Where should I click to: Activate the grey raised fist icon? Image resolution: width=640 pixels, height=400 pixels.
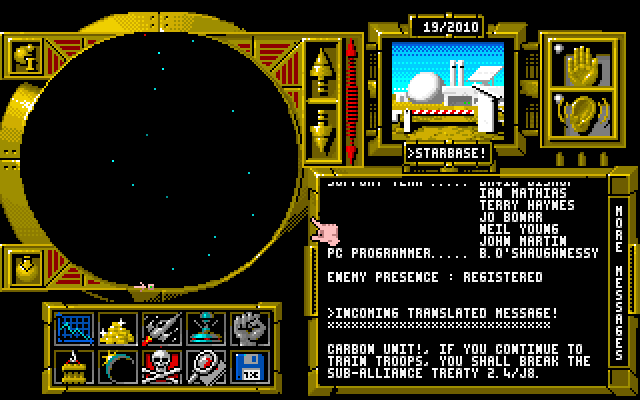248,327
